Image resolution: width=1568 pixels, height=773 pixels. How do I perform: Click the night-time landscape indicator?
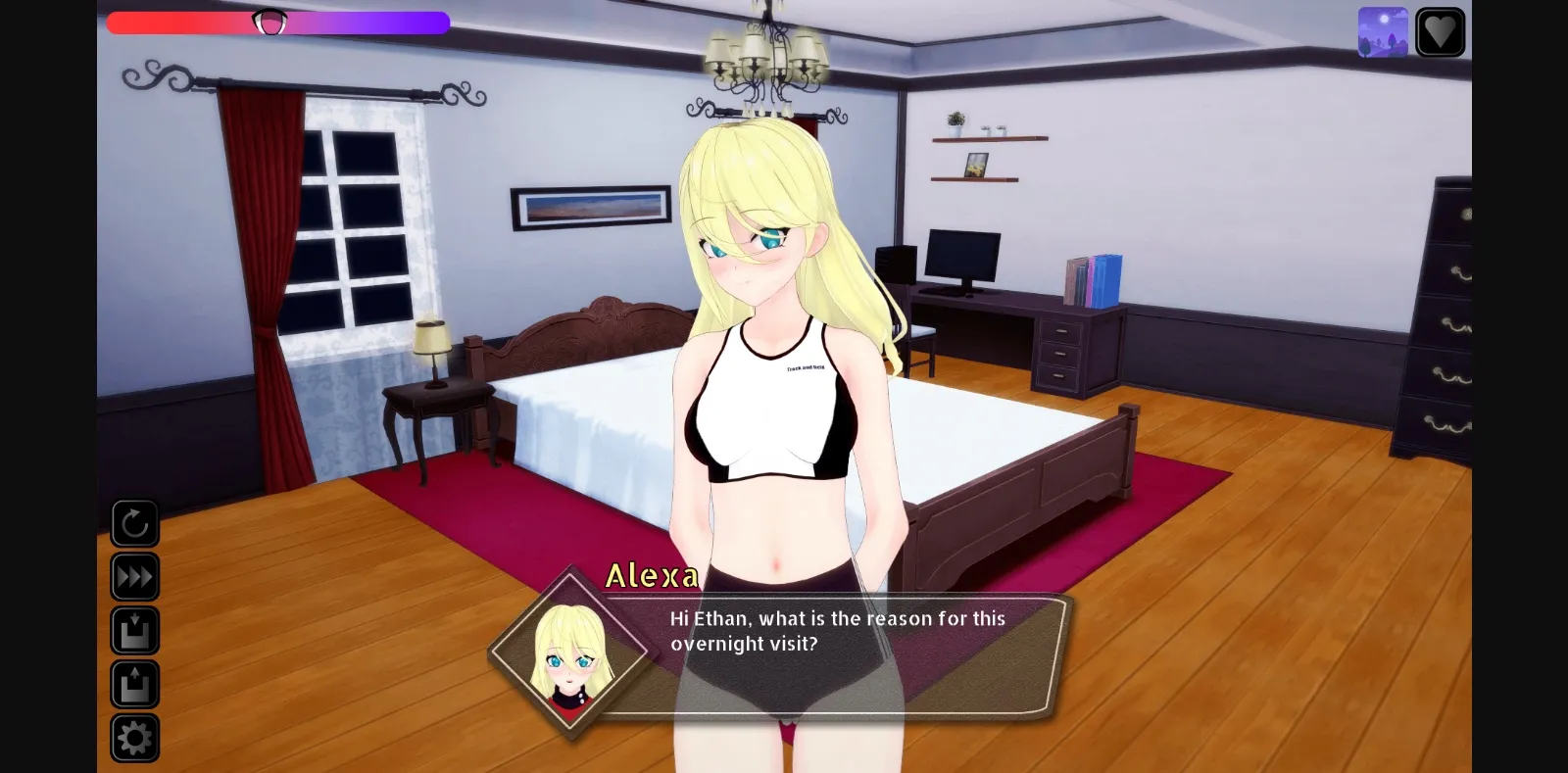1384,30
